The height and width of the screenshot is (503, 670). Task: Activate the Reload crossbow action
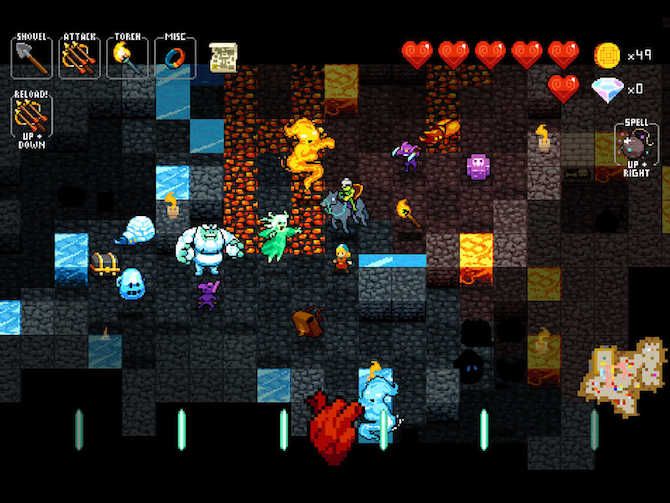pyautogui.click(x=31, y=116)
